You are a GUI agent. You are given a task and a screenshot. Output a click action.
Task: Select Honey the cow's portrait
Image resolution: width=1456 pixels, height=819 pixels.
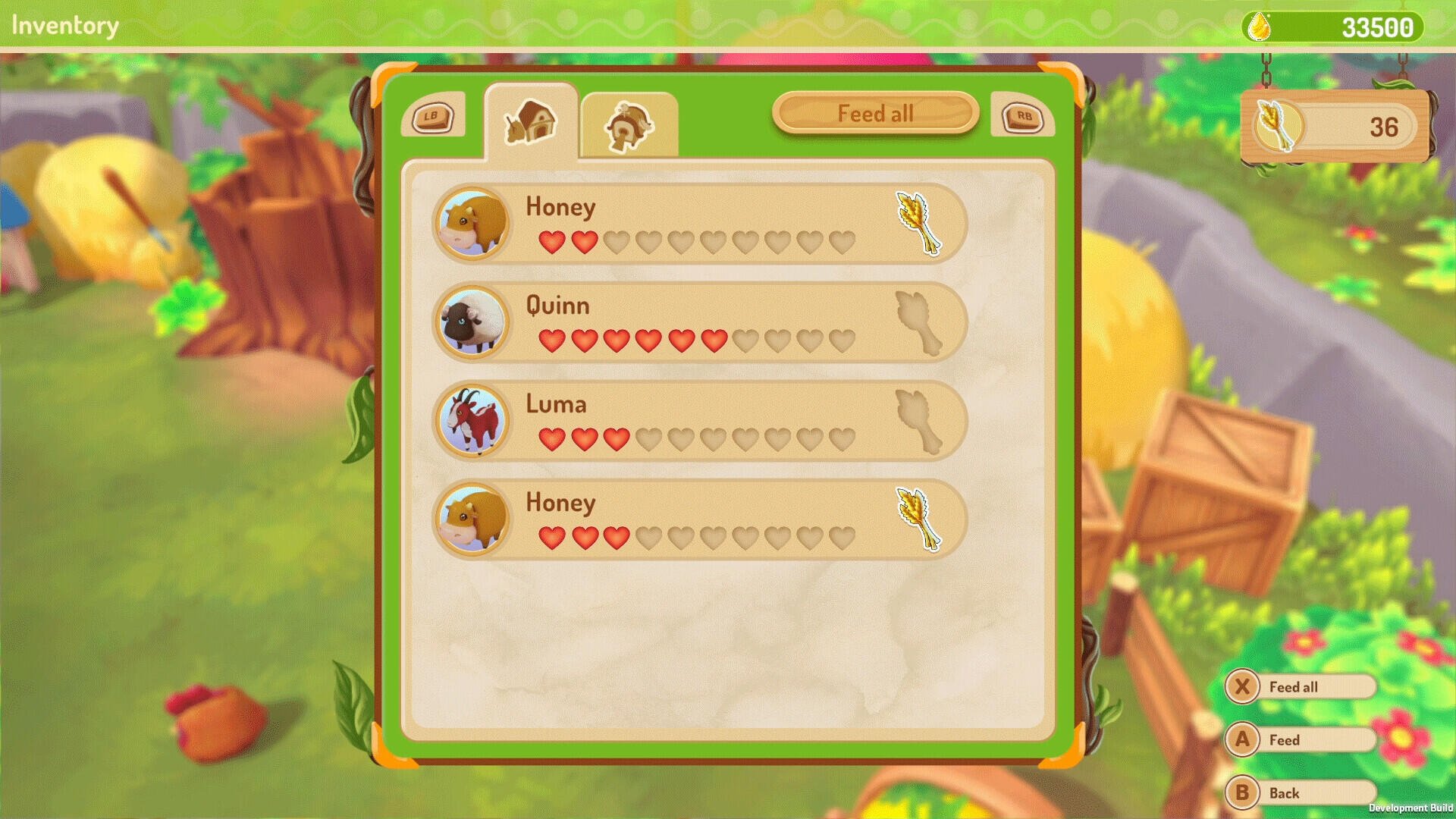pos(470,223)
